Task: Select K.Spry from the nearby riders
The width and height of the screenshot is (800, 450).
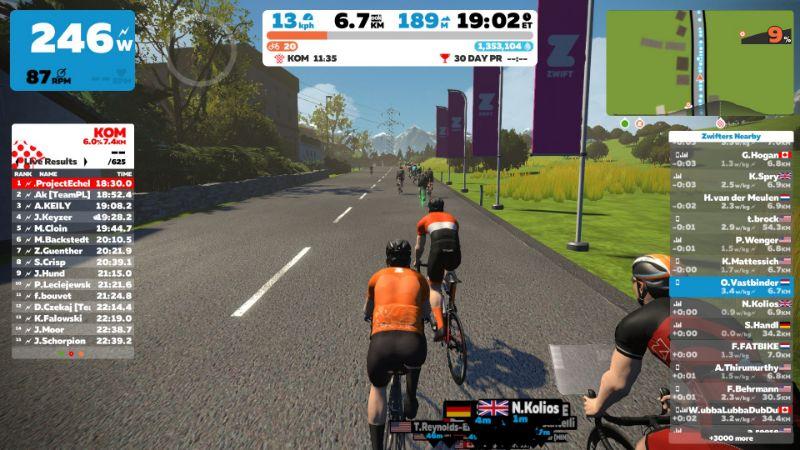Action: click(x=731, y=180)
